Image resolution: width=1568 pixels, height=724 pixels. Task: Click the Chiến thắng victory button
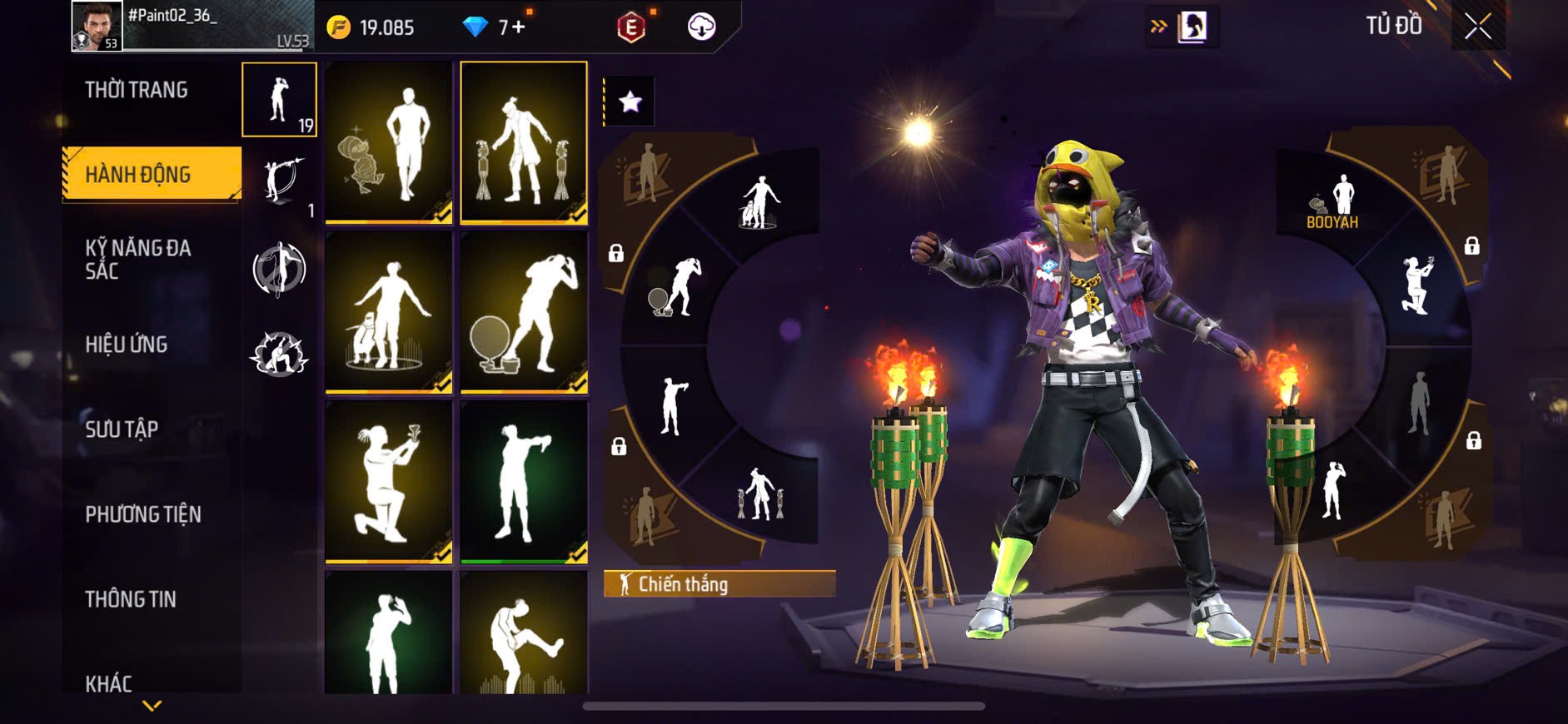(x=719, y=584)
